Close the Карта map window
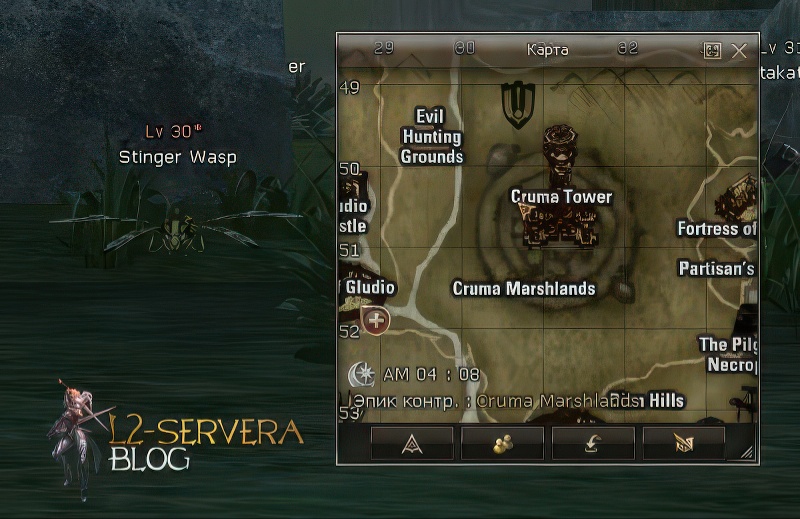Image resolution: width=800 pixels, height=519 pixels. click(x=739, y=51)
